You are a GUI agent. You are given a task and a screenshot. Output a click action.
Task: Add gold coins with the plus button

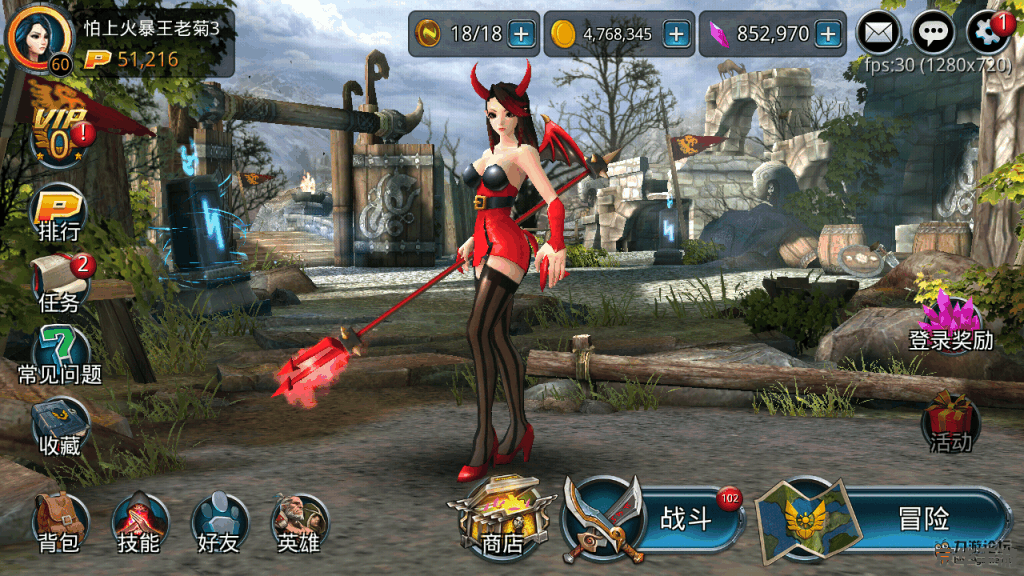(x=677, y=34)
